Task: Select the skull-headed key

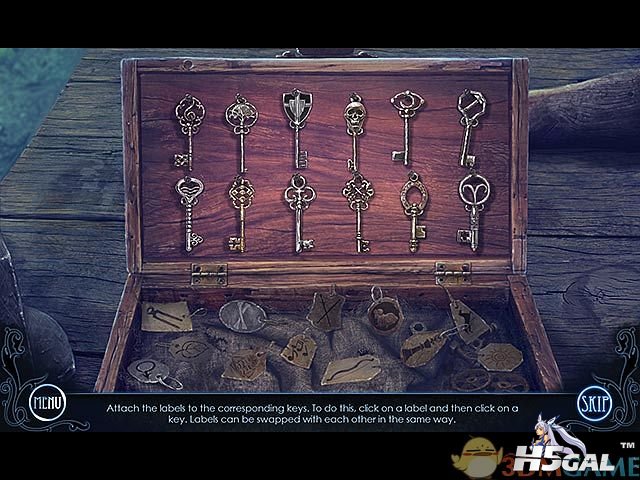Action: [353, 132]
